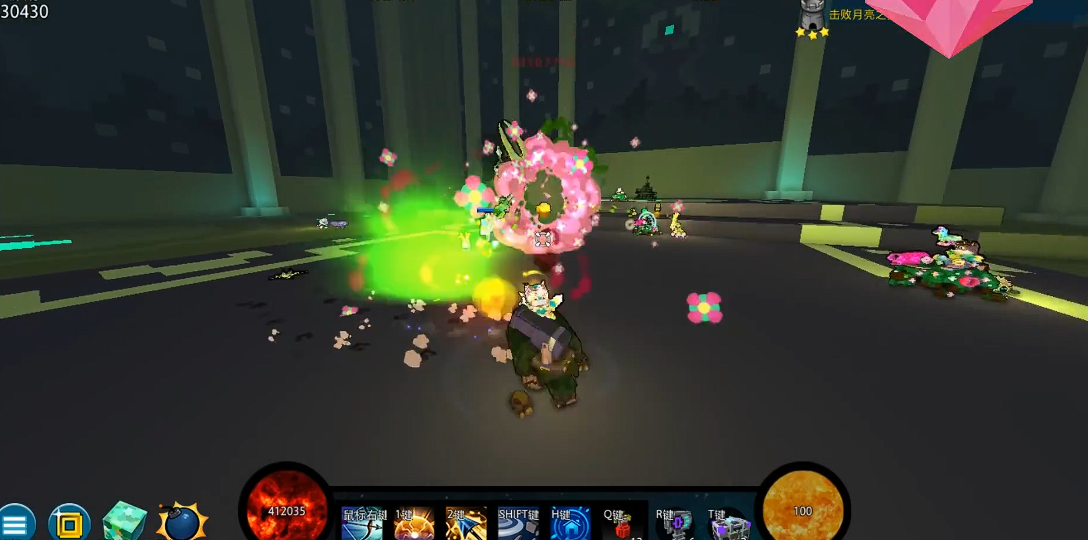Open the green cube build mode icon

[125, 522]
